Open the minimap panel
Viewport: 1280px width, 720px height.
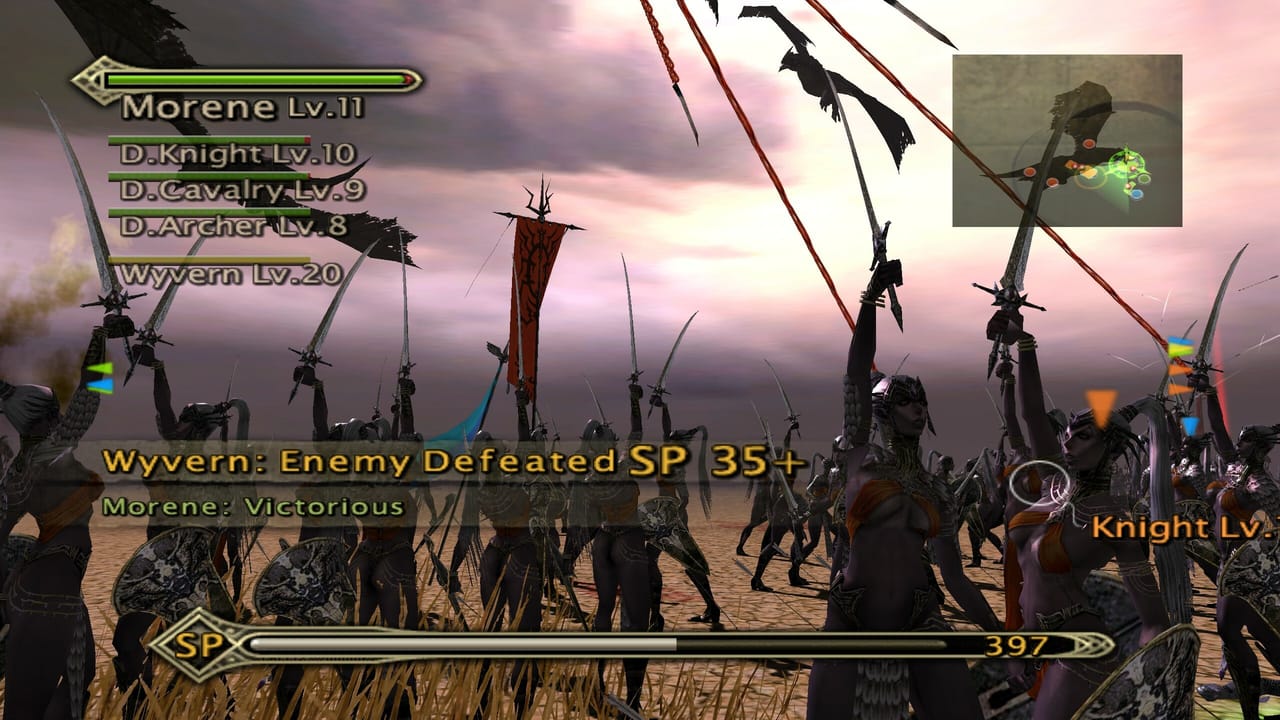(x=1065, y=140)
